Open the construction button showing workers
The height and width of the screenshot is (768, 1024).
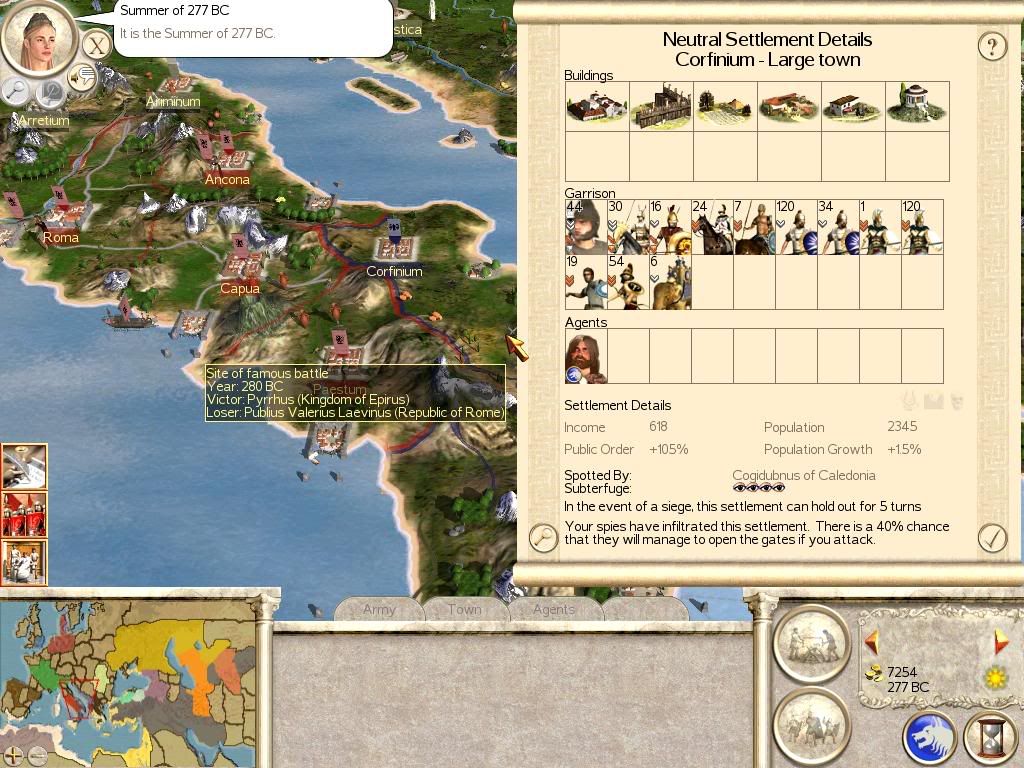tap(811, 643)
